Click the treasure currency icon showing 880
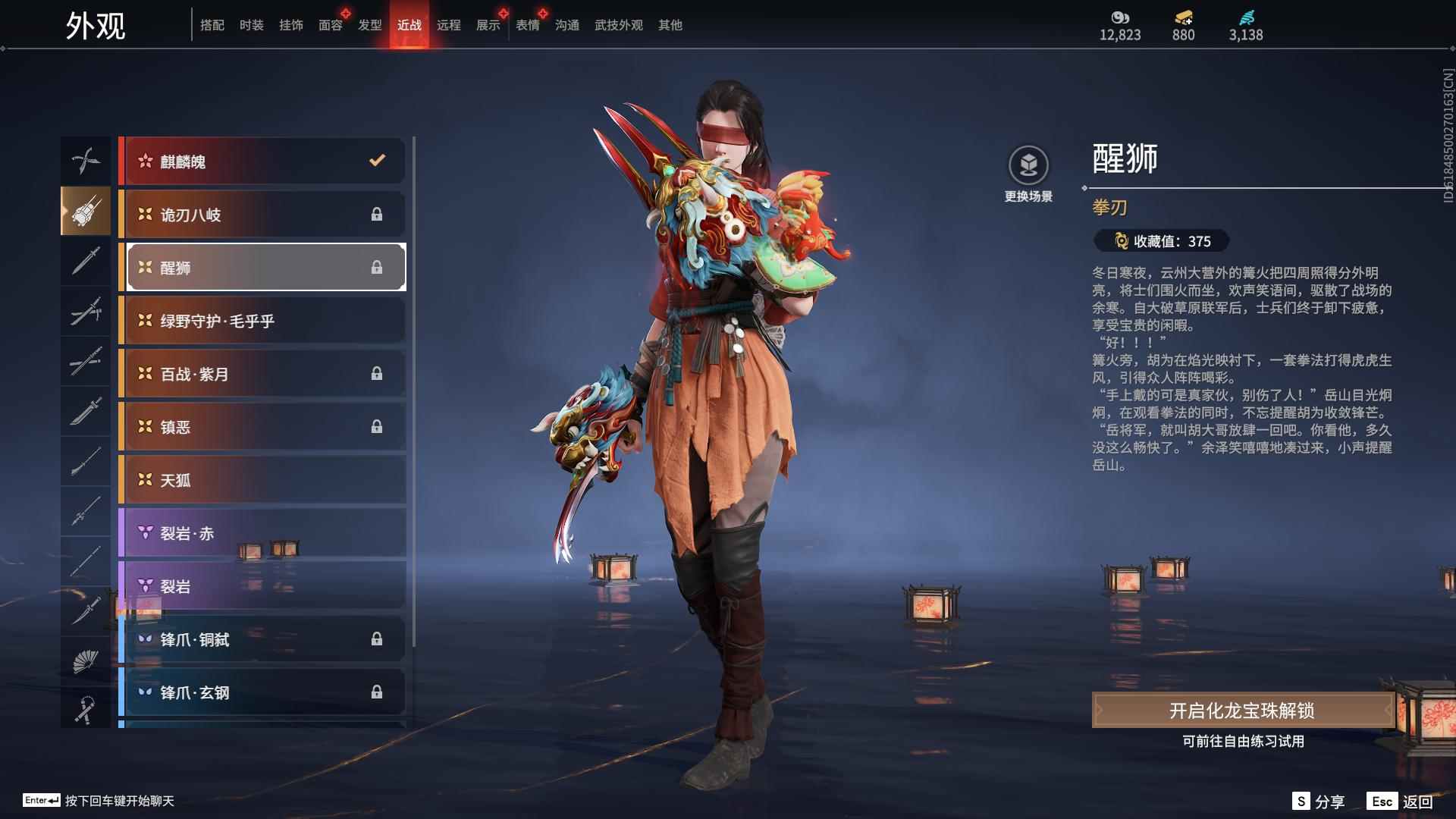Viewport: 1456px width, 819px height. coord(1183,19)
